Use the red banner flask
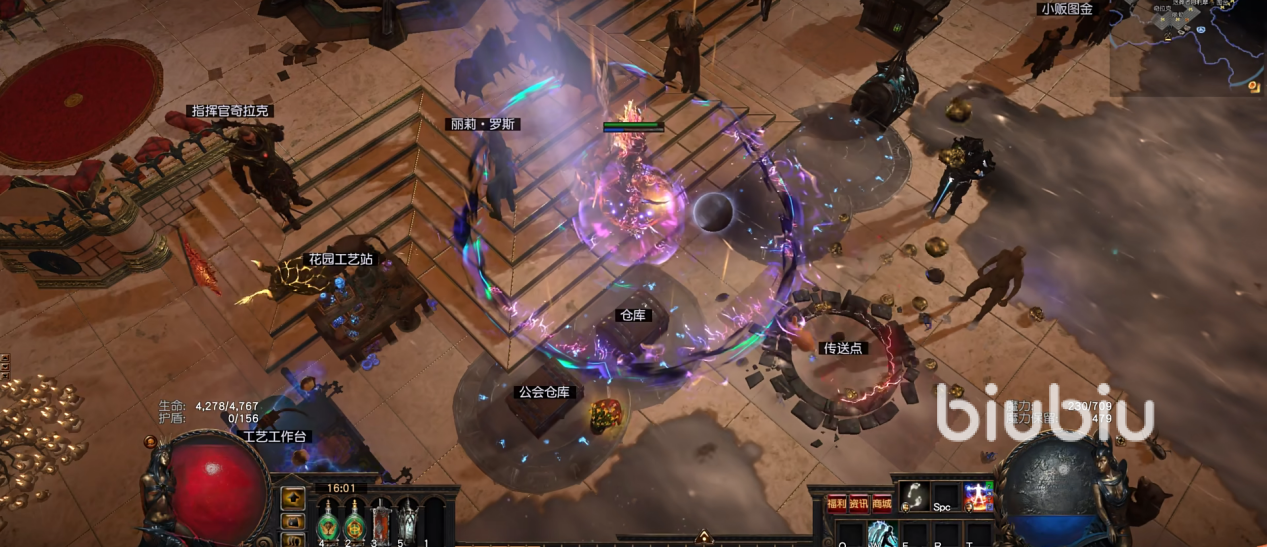Viewport: 1267px width, 547px height. 381,520
